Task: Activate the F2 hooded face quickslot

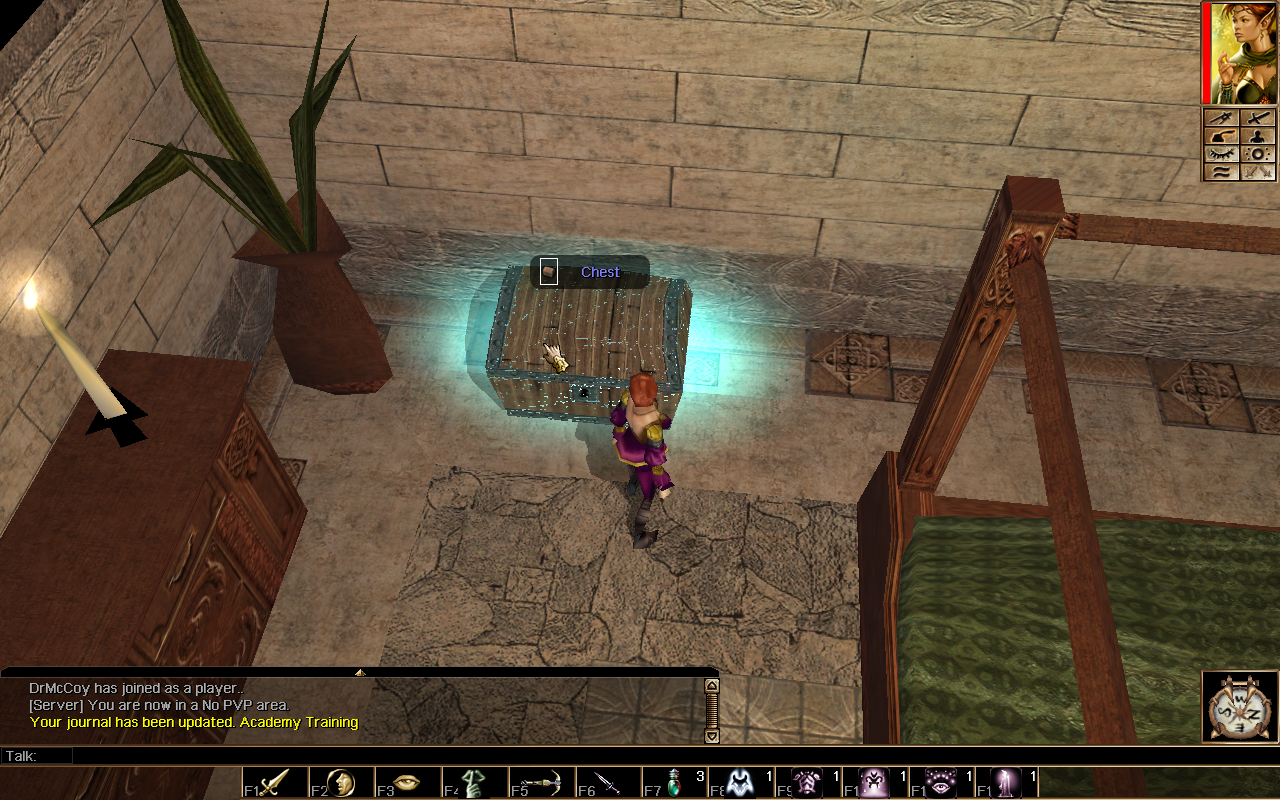Action: [x=341, y=782]
